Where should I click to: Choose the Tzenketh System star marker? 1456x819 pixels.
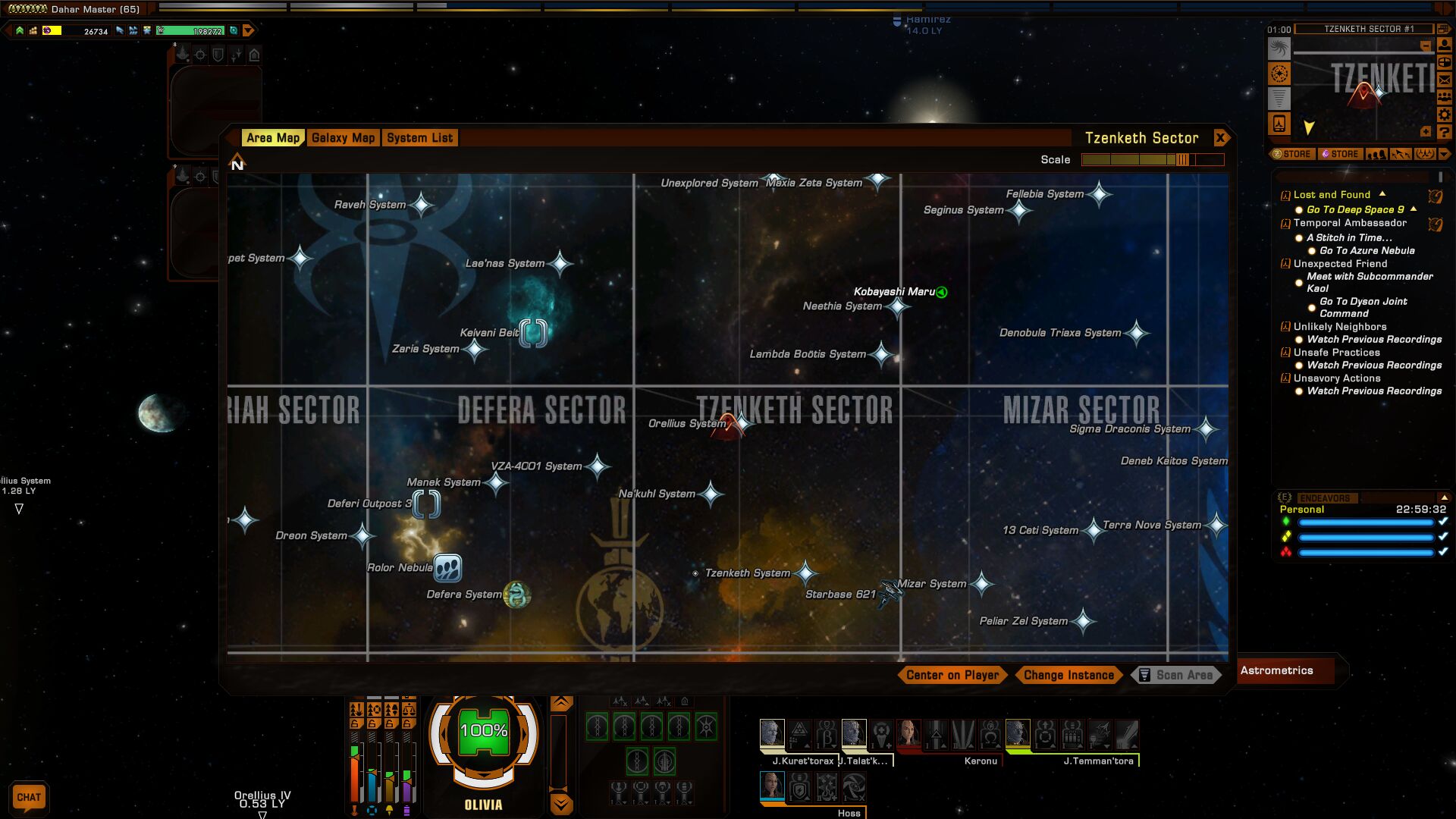click(x=805, y=573)
